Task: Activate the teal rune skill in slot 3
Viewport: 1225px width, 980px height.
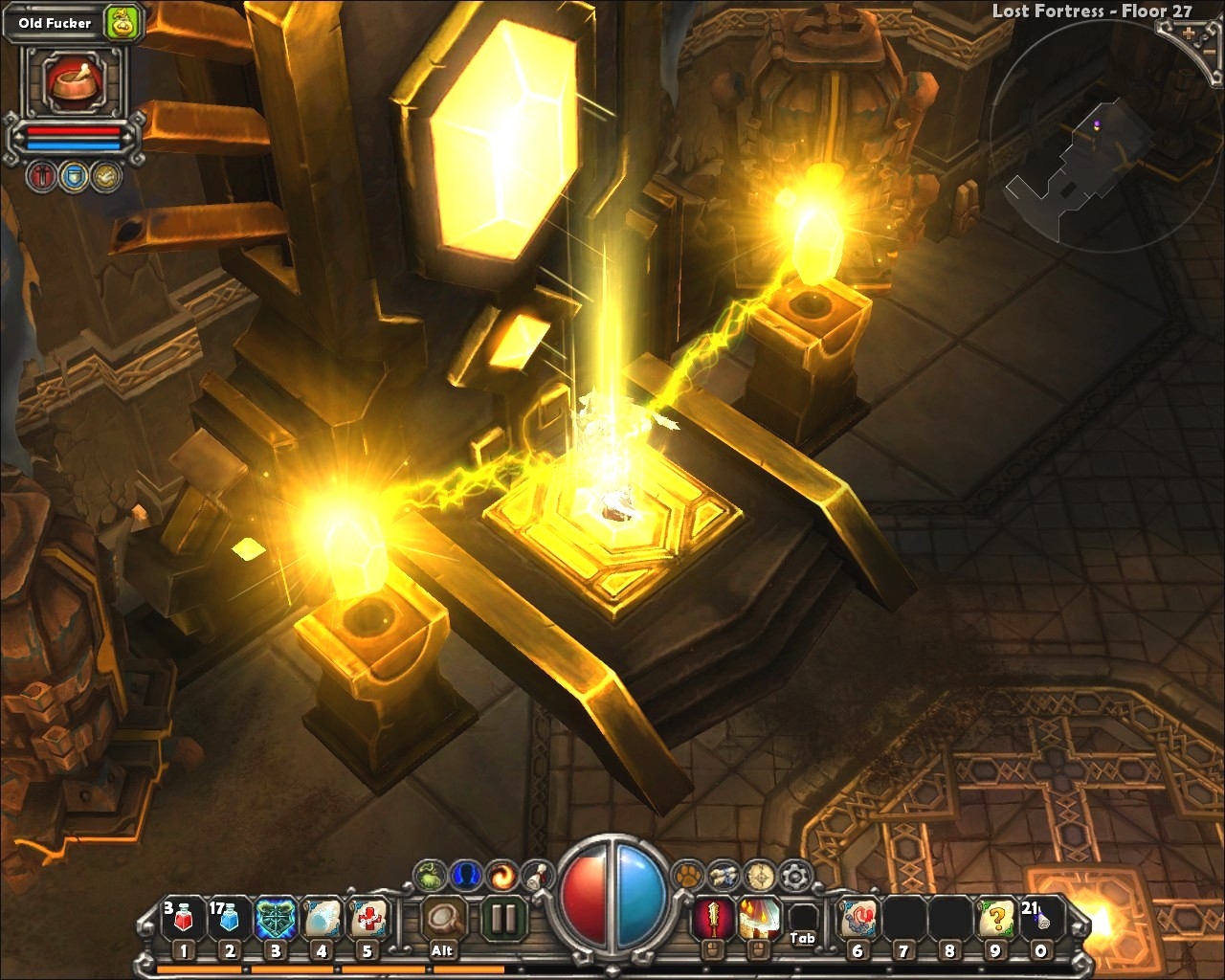Action: coord(276,920)
